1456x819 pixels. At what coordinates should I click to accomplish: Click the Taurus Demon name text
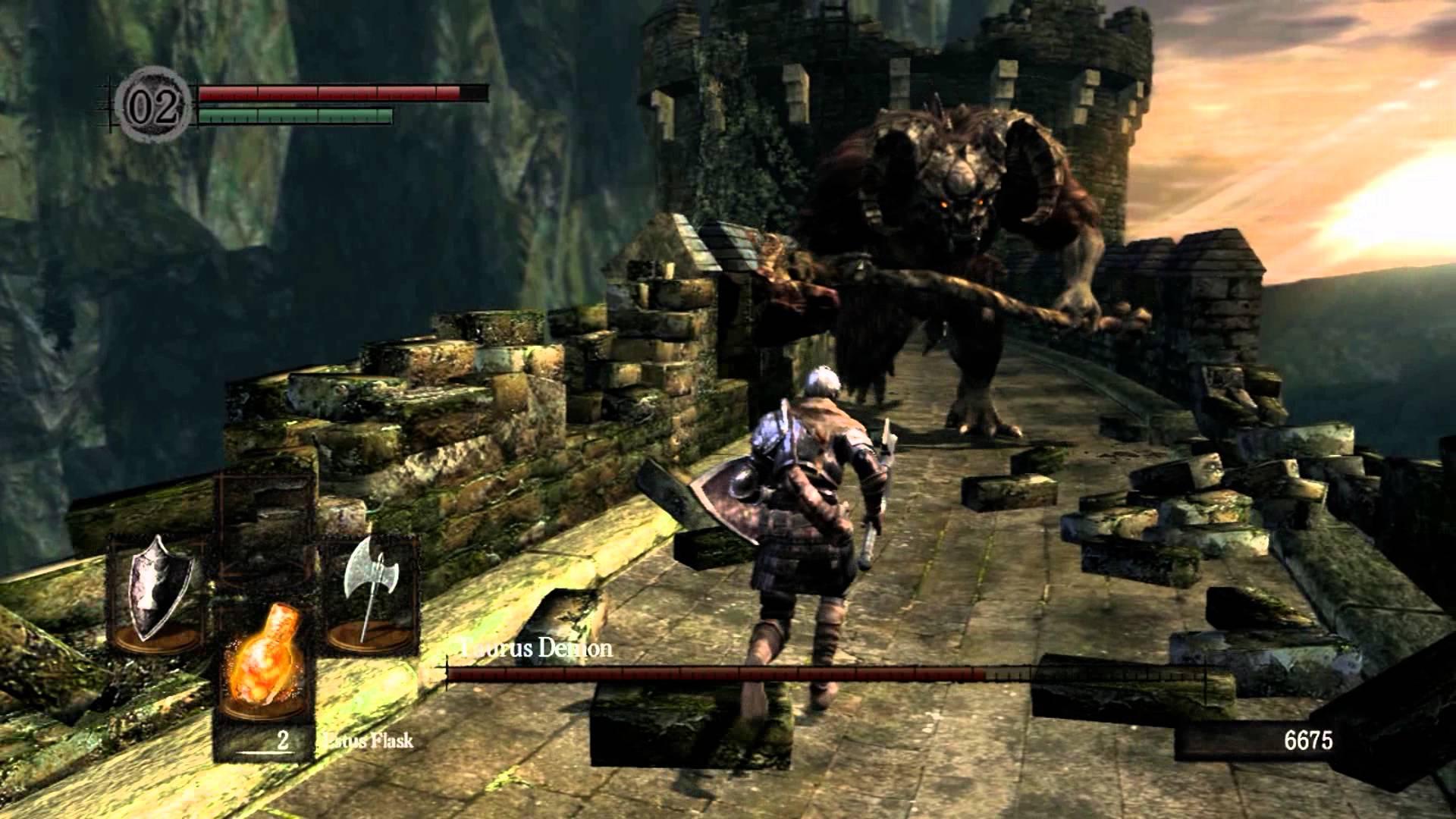[535, 648]
